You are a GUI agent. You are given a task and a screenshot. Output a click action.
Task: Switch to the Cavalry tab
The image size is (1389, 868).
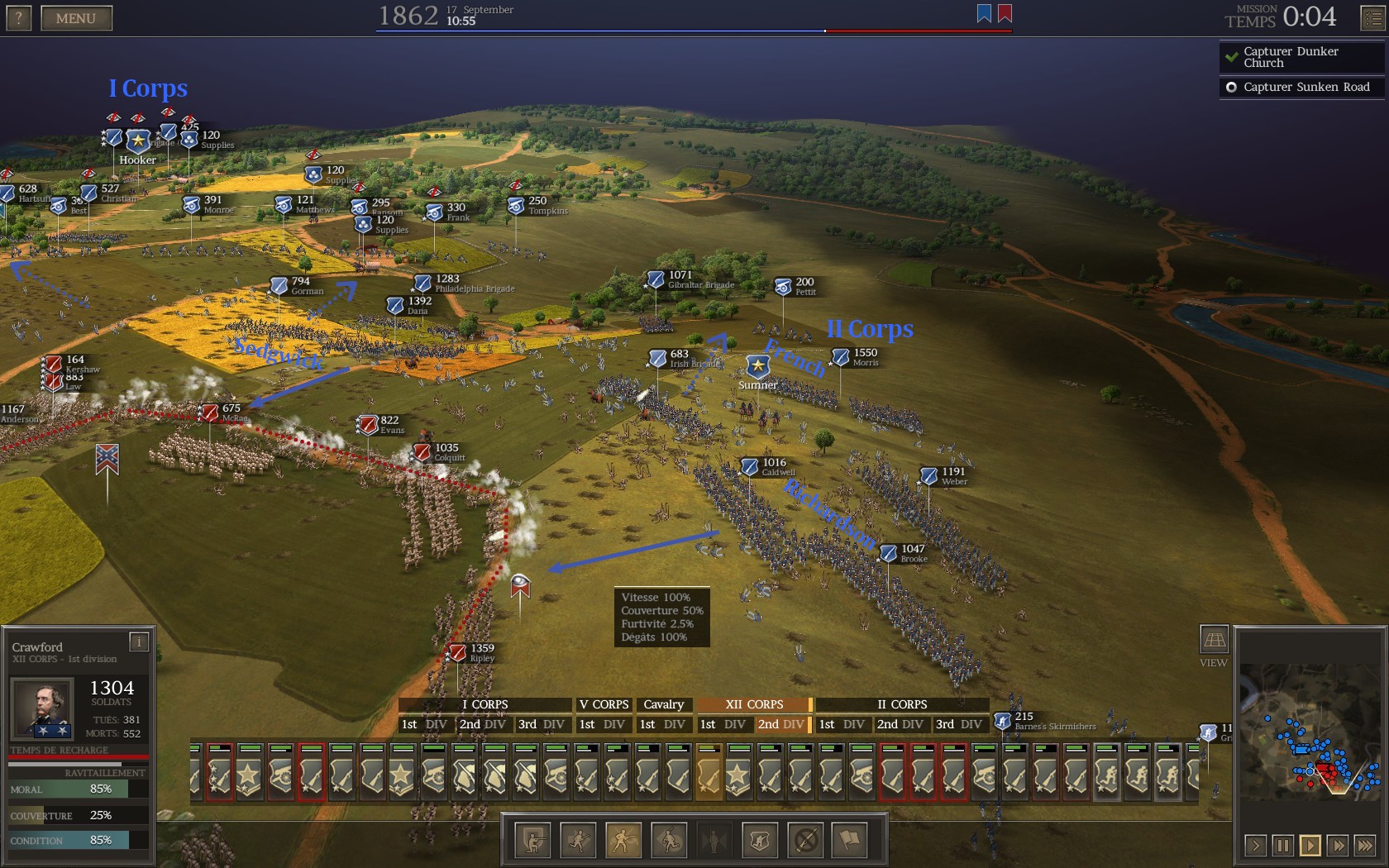tap(663, 704)
